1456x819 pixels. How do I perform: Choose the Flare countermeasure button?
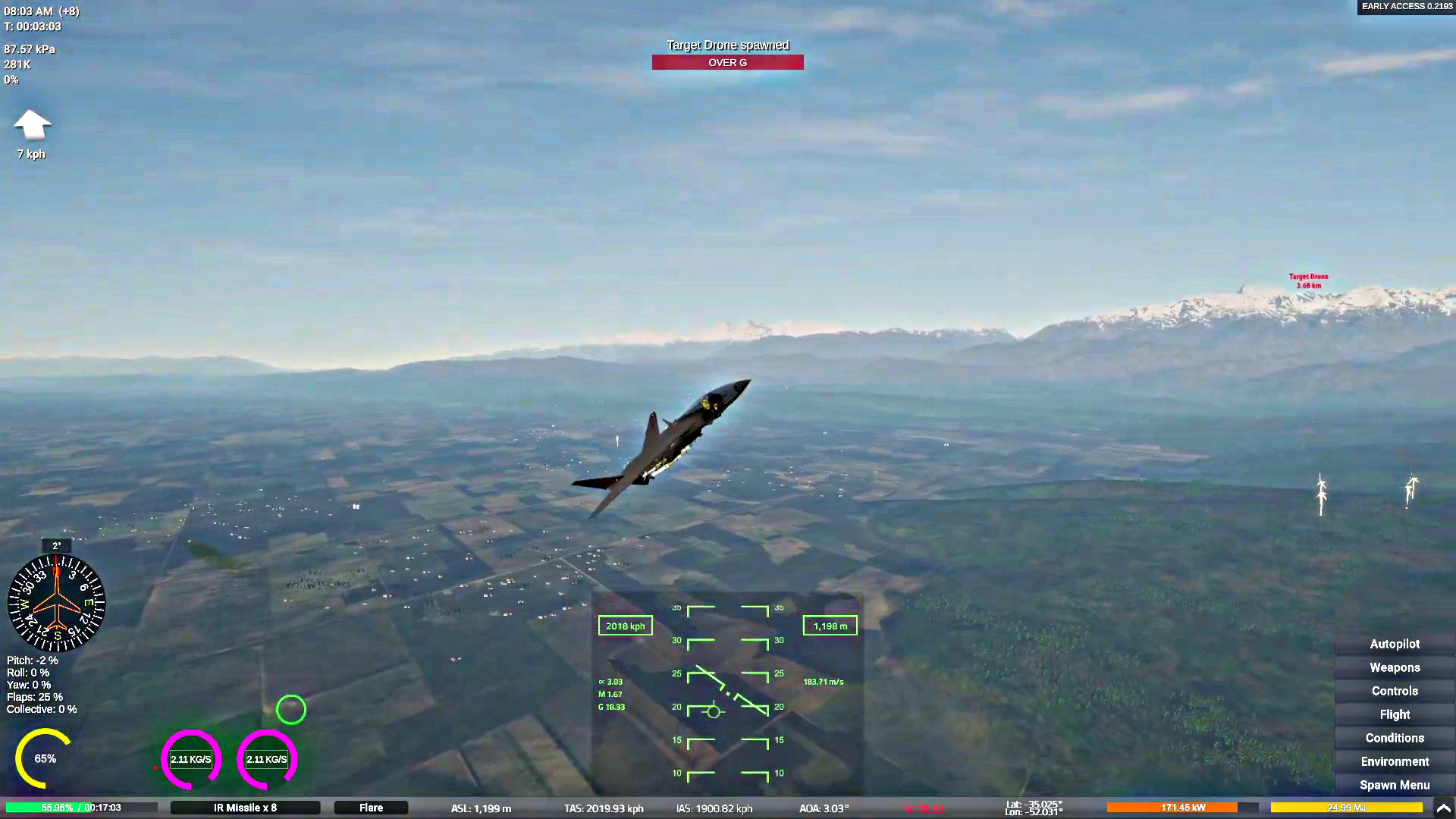[371, 808]
